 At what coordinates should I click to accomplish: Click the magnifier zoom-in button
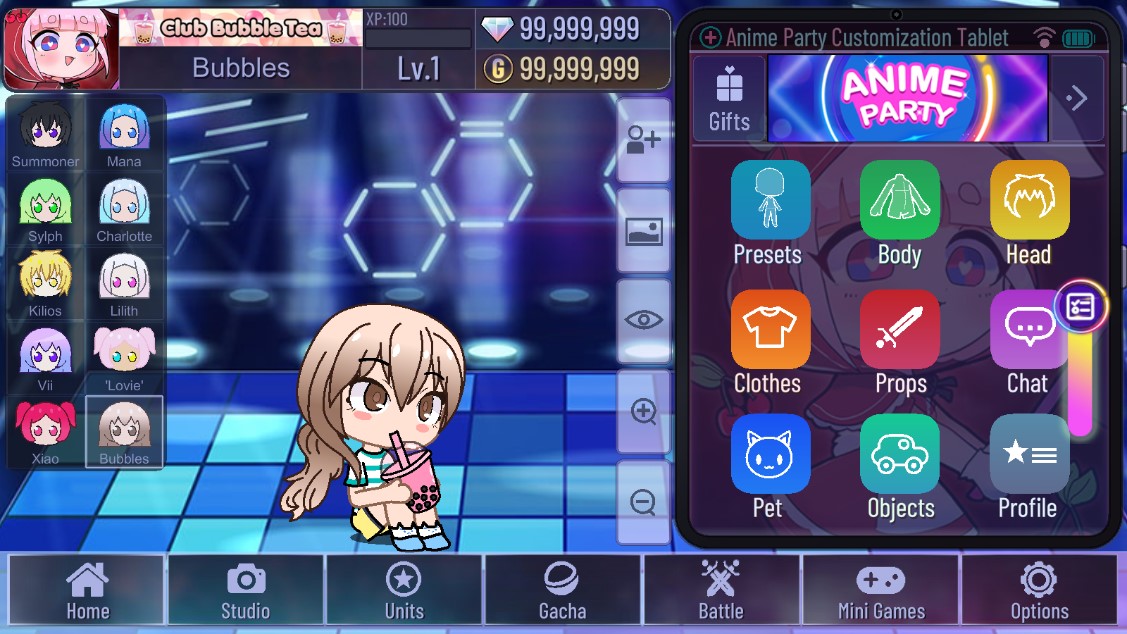(x=643, y=411)
